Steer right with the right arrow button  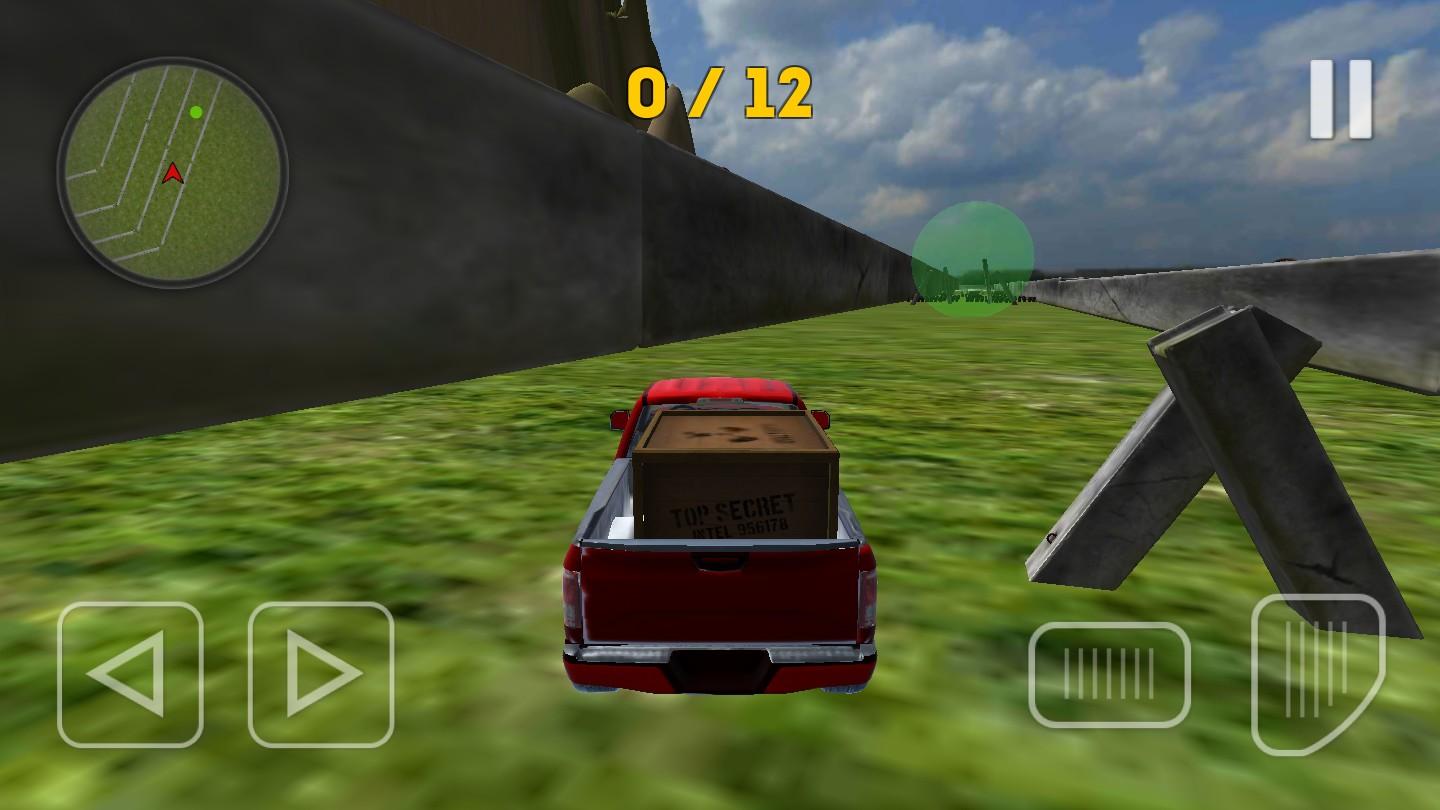pos(321,674)
